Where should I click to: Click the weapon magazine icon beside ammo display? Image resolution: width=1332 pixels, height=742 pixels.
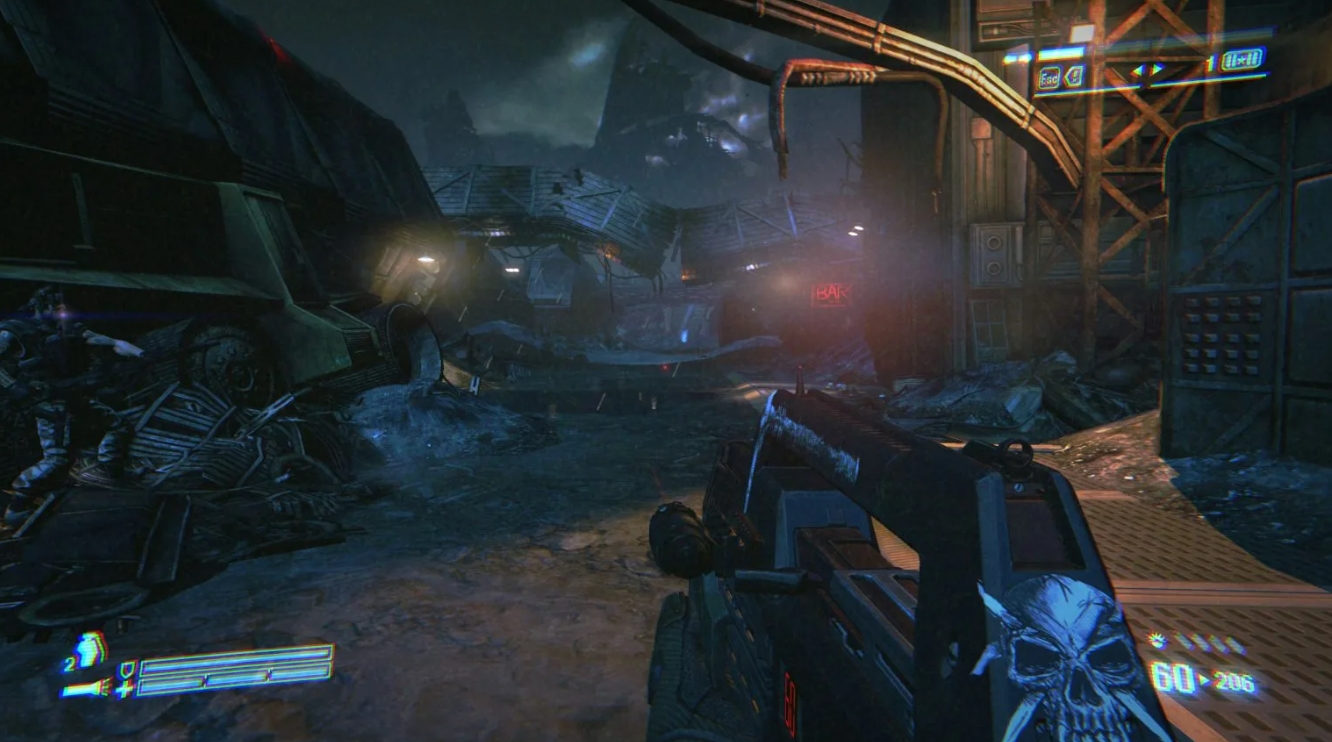[1156, 639]
